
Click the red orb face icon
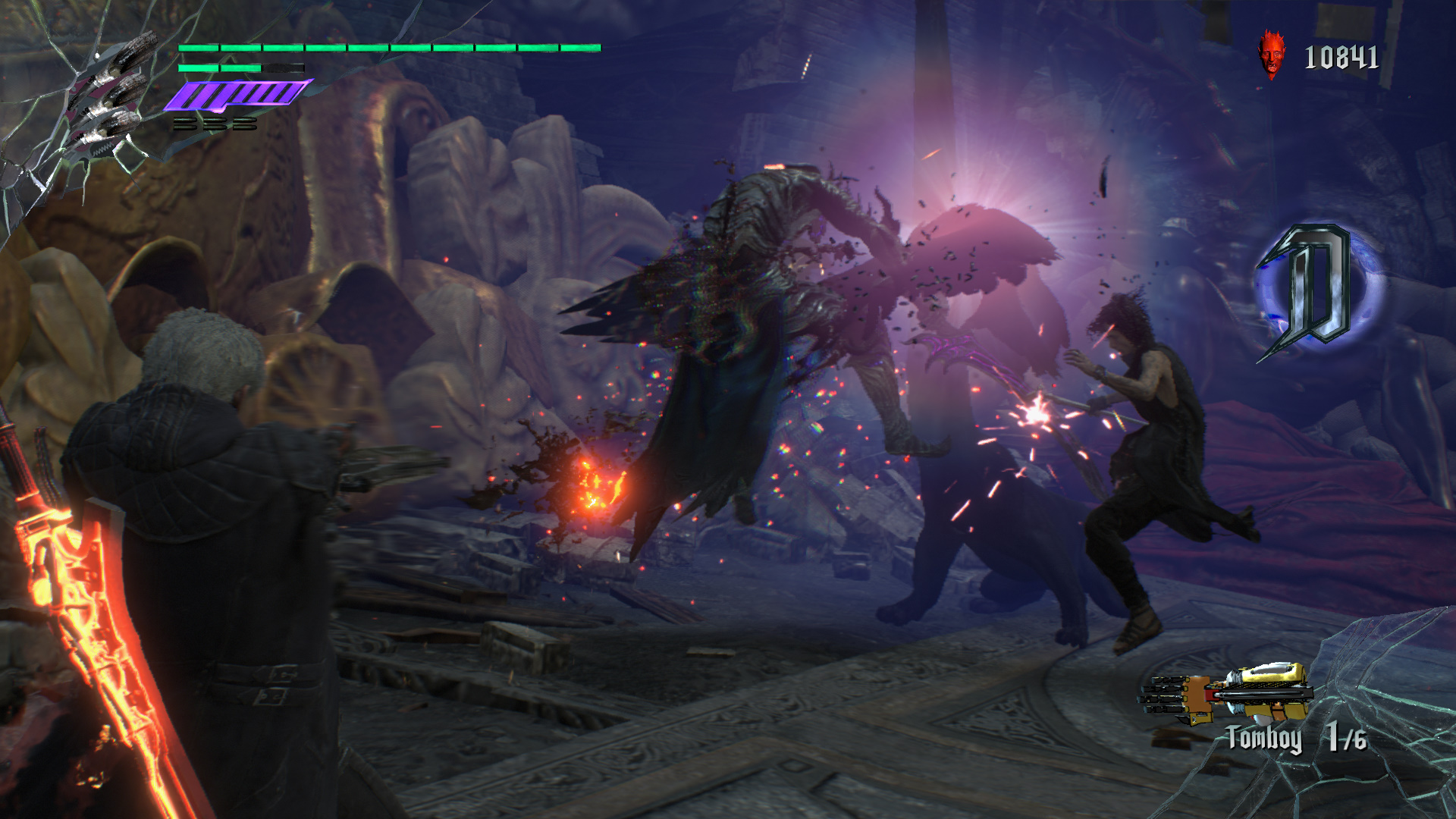1272,55
